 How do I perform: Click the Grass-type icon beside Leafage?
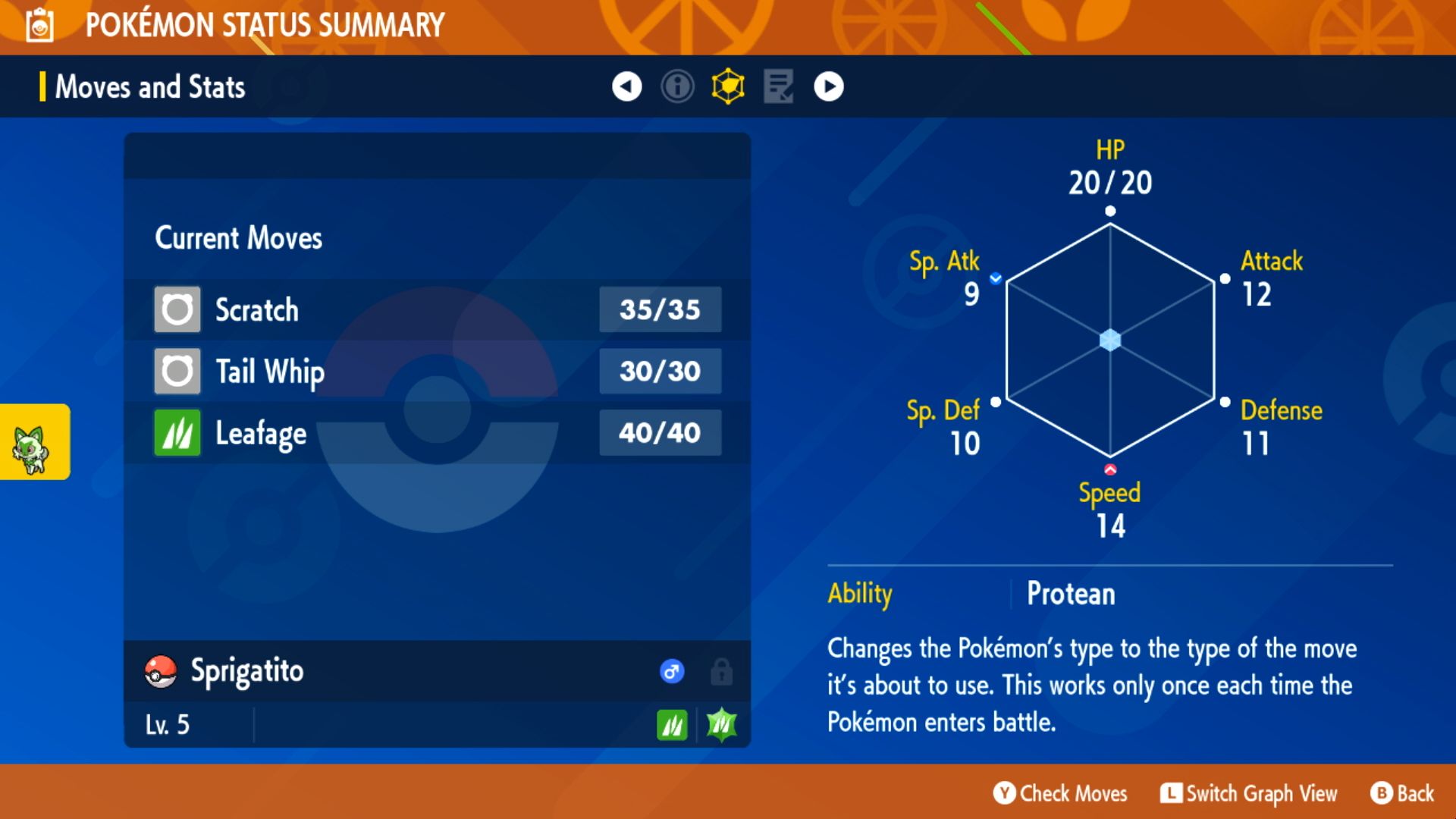coord(177,431)
